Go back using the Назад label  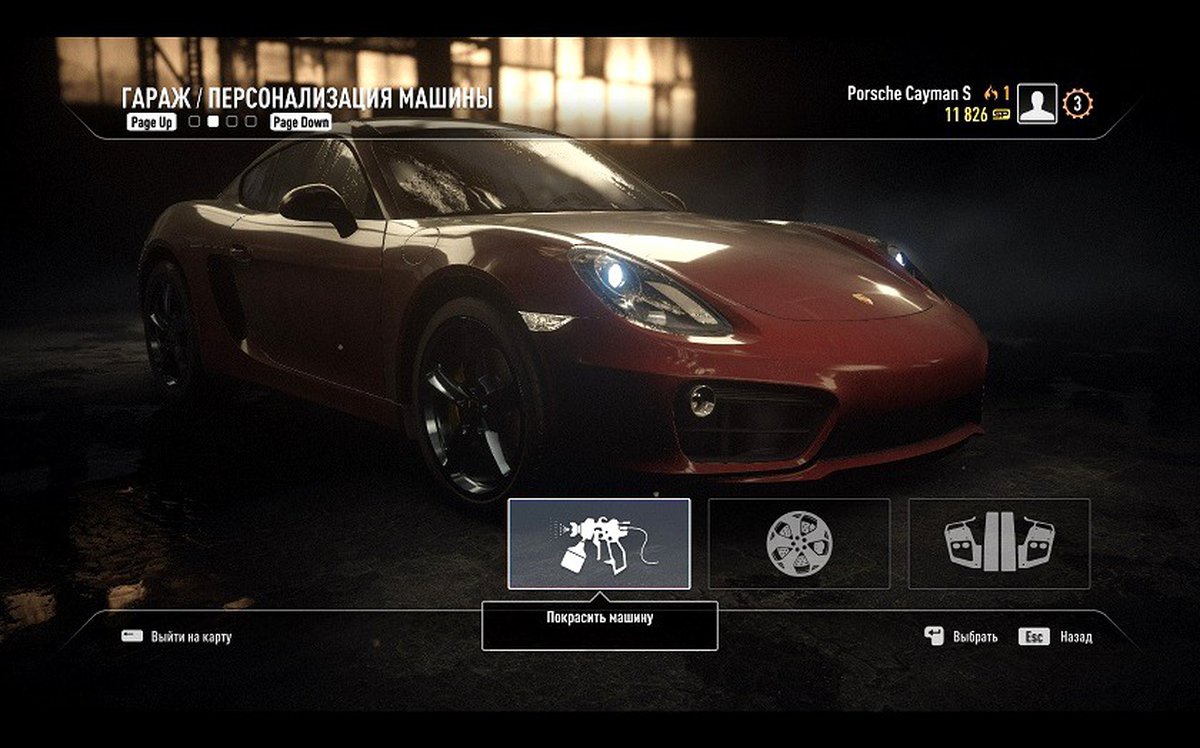[1076, 636]
